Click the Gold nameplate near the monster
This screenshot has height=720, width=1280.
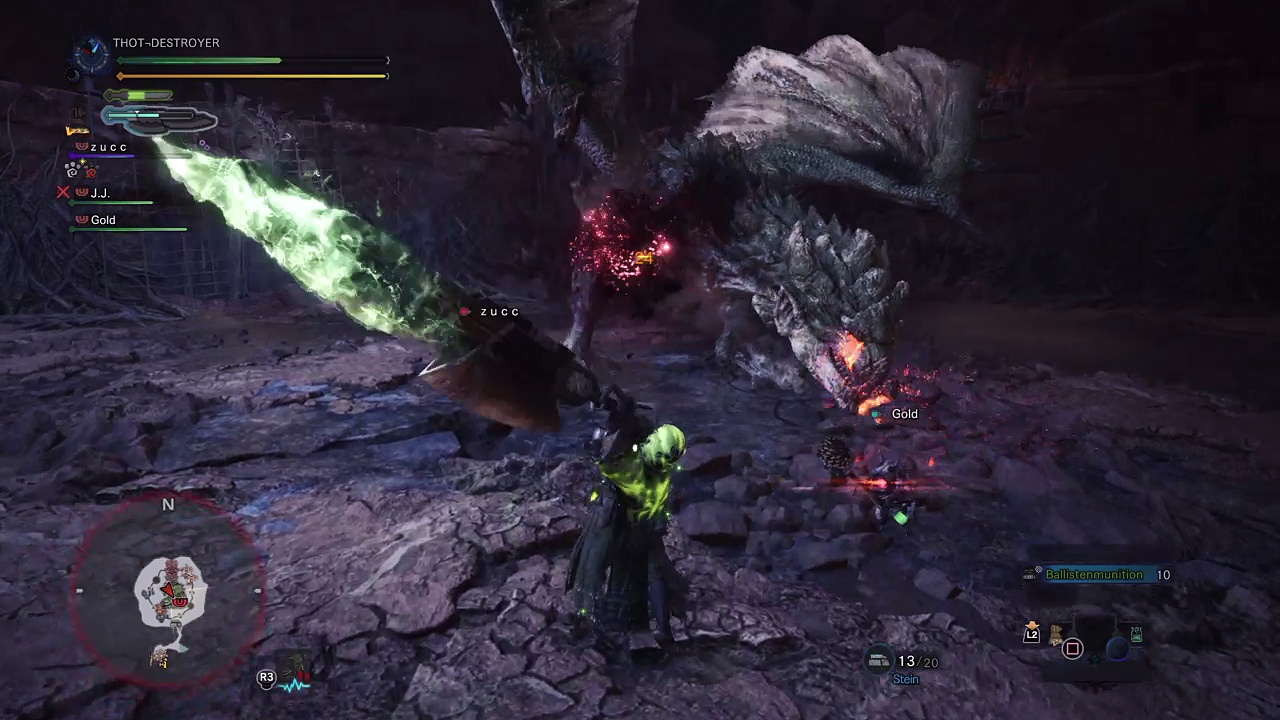point(904,414)
